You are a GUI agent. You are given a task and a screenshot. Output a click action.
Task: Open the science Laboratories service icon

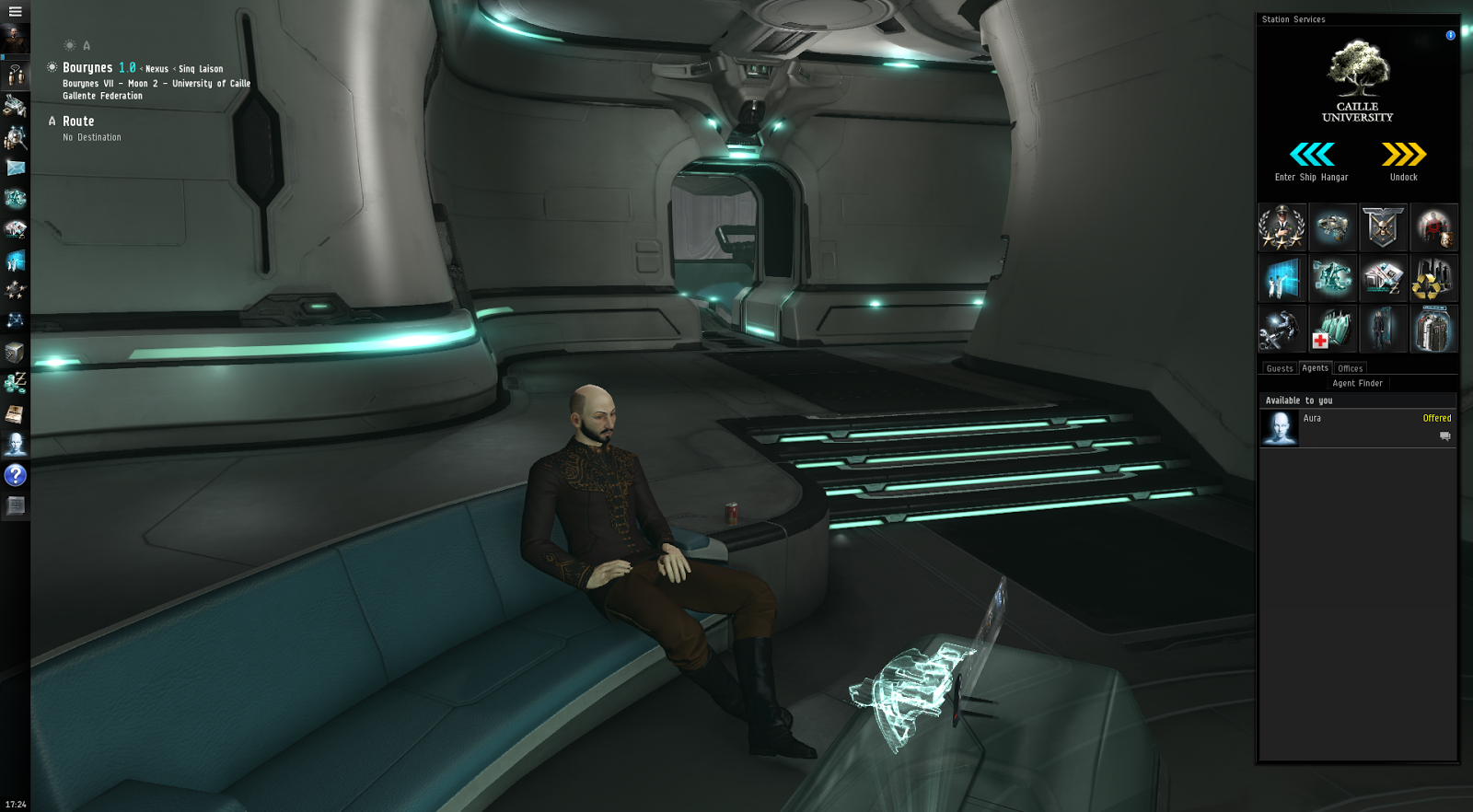pyautogui.click(x=1282, y=278)
